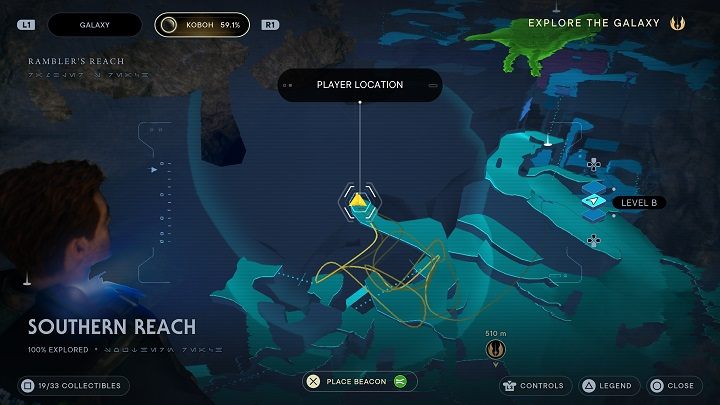Viewport: 720px width, 405px height.
Task: Select the Jedi emblem marker at 510 m
Action: [493, 348]
